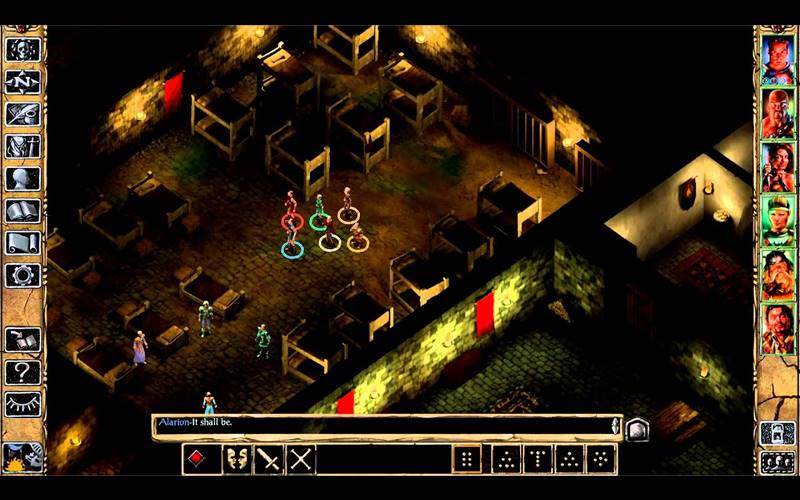Click the red diamond guard button

pos(198,459)
